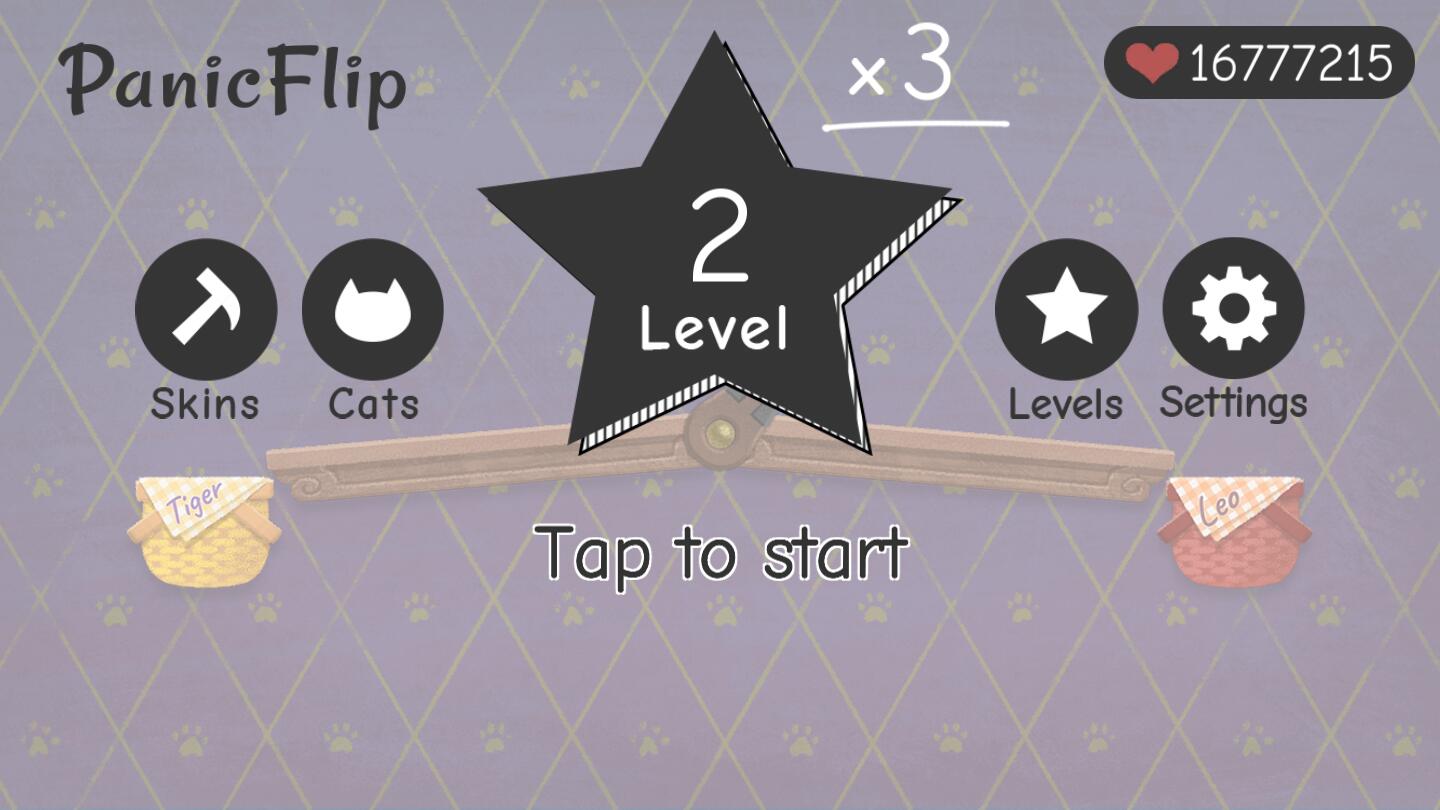Click the gear icon above Settings label
This screenshot has height=810, width=1440.
pyautogui.click(x=1234, y=308)
